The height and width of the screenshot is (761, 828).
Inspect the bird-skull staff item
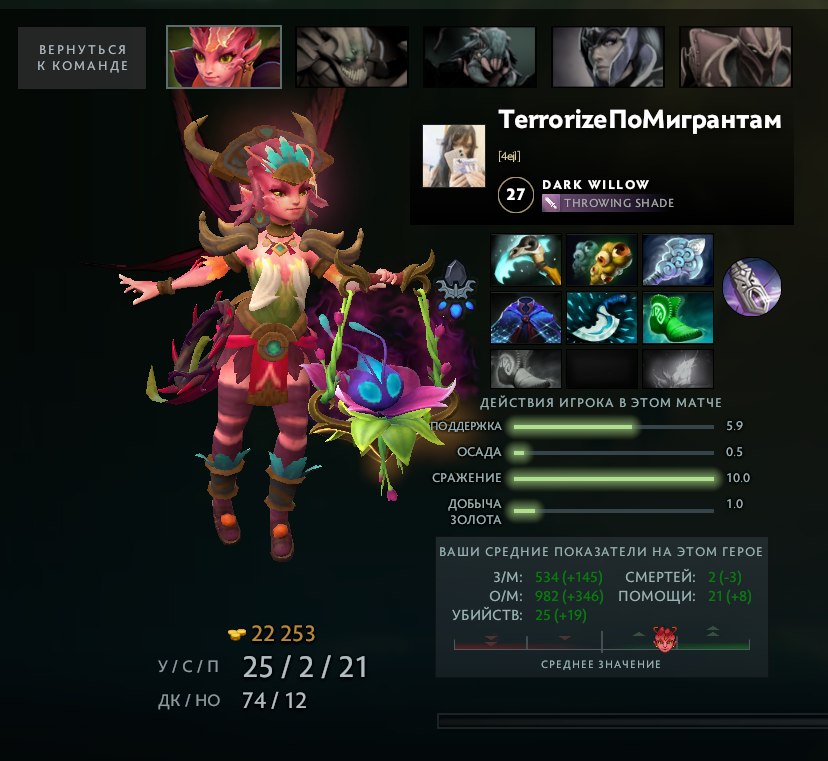[527, 260]
